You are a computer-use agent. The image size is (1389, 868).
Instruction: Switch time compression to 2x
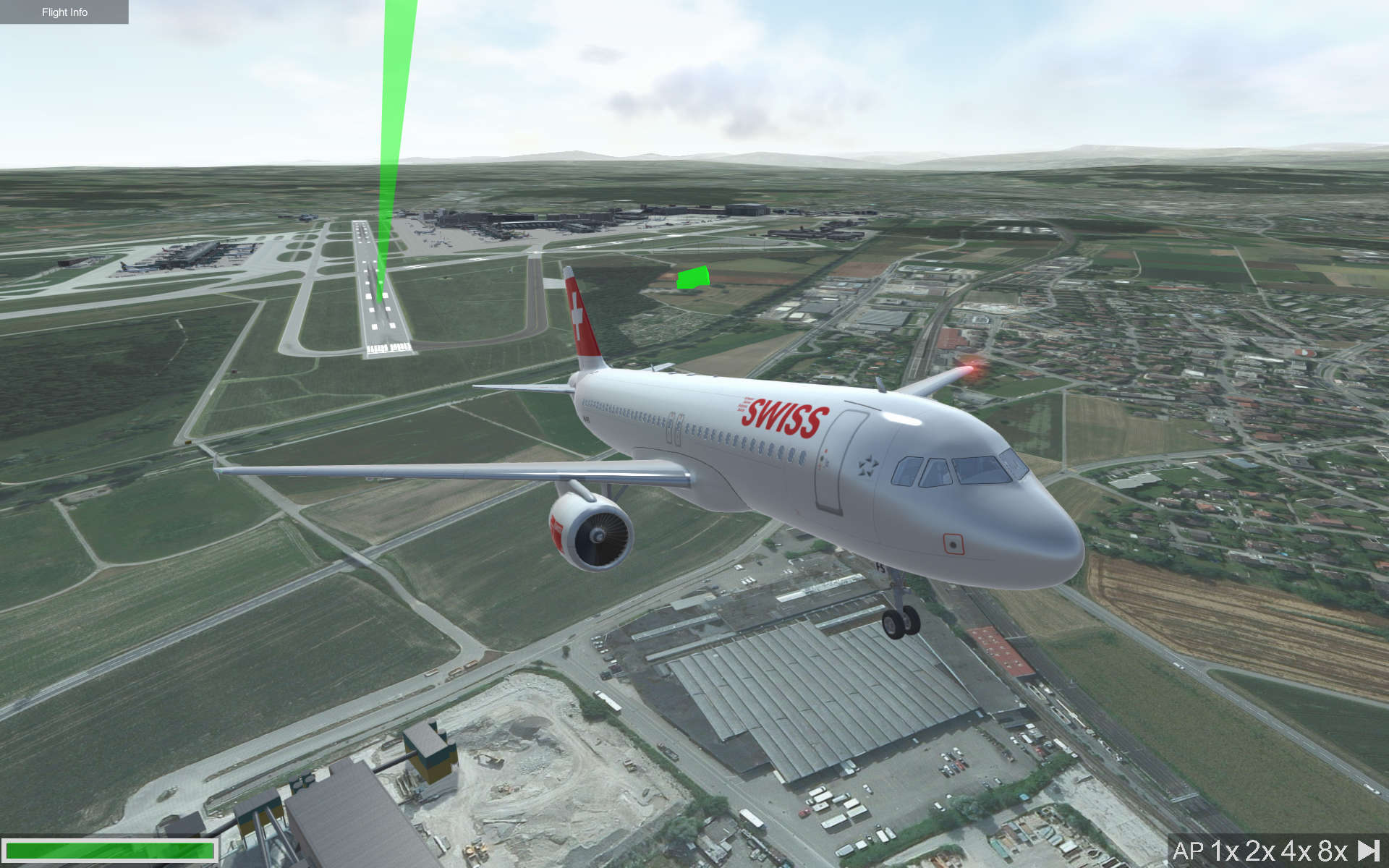click(x=1260, y=850)
